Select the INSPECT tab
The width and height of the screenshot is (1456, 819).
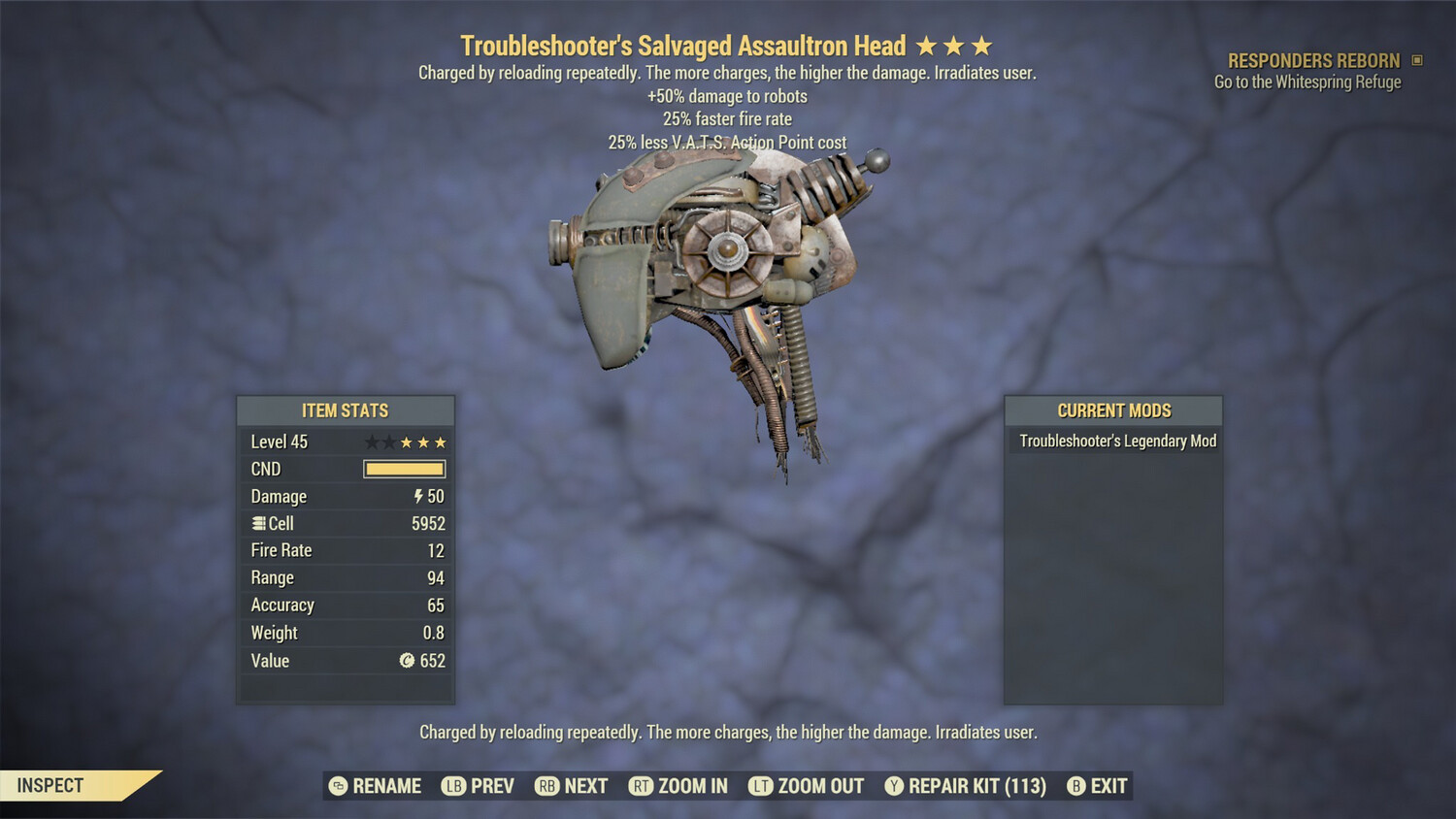tap(49, 786)
